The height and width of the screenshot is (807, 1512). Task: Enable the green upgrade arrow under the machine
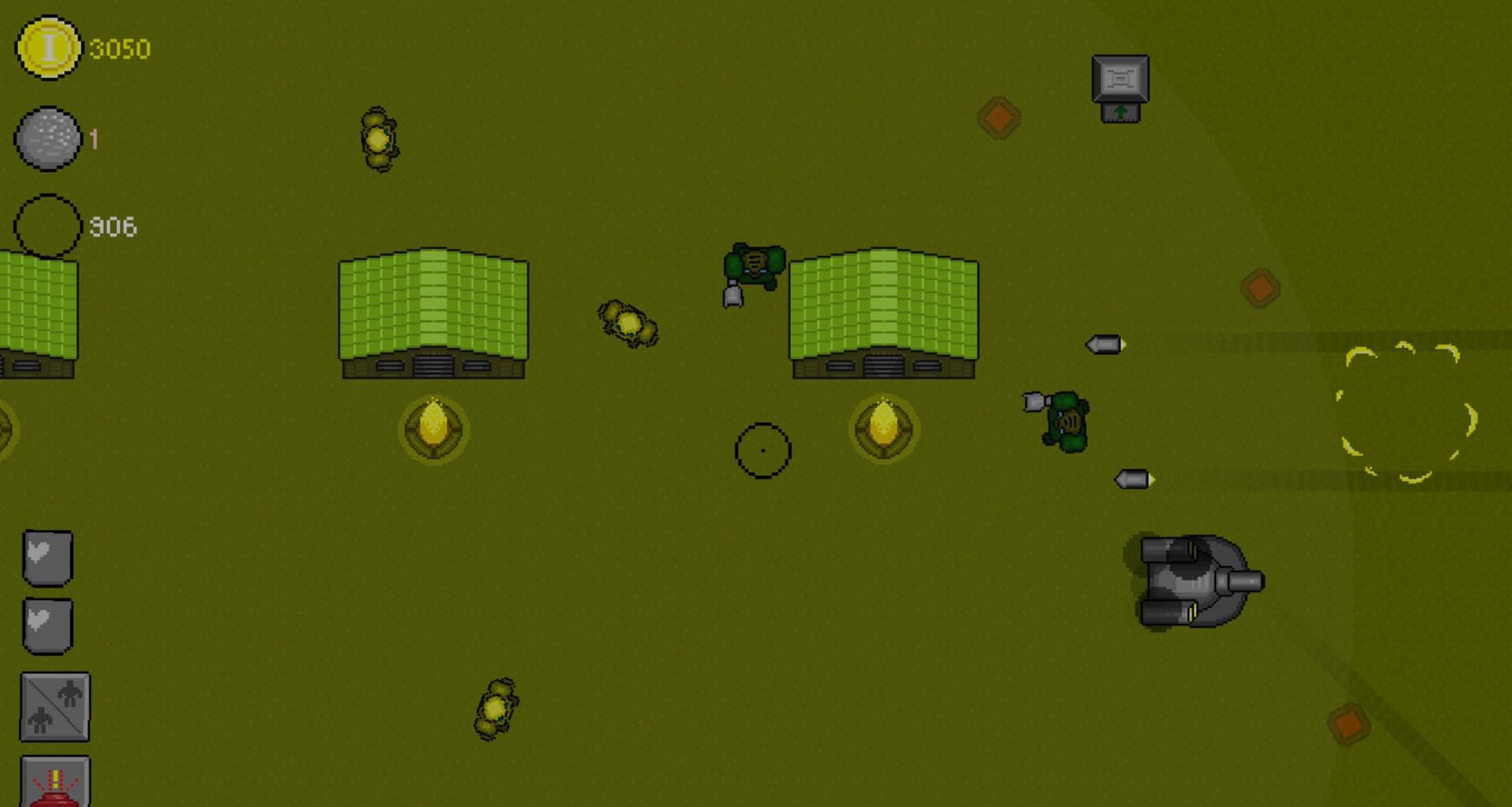tap(1119, 113)
